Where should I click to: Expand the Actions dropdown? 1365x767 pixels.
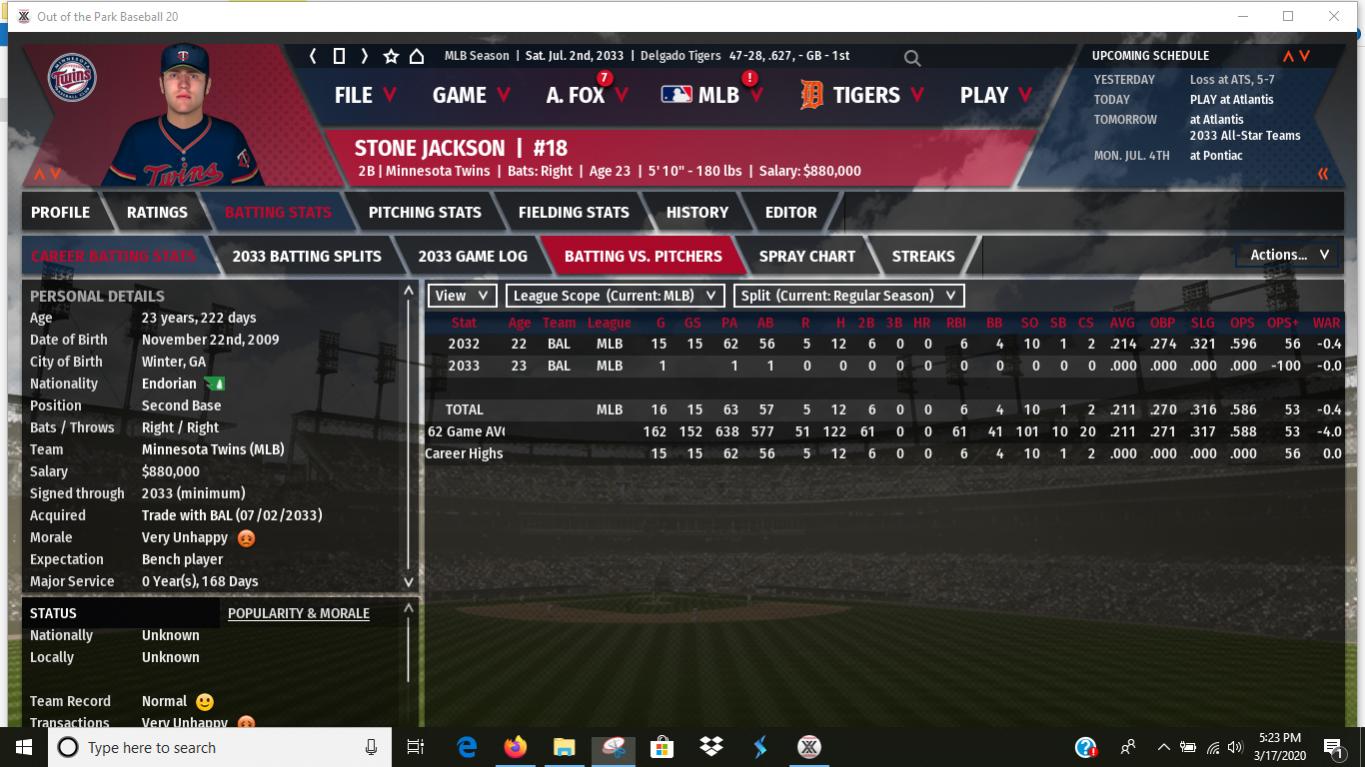(1289, 255)
